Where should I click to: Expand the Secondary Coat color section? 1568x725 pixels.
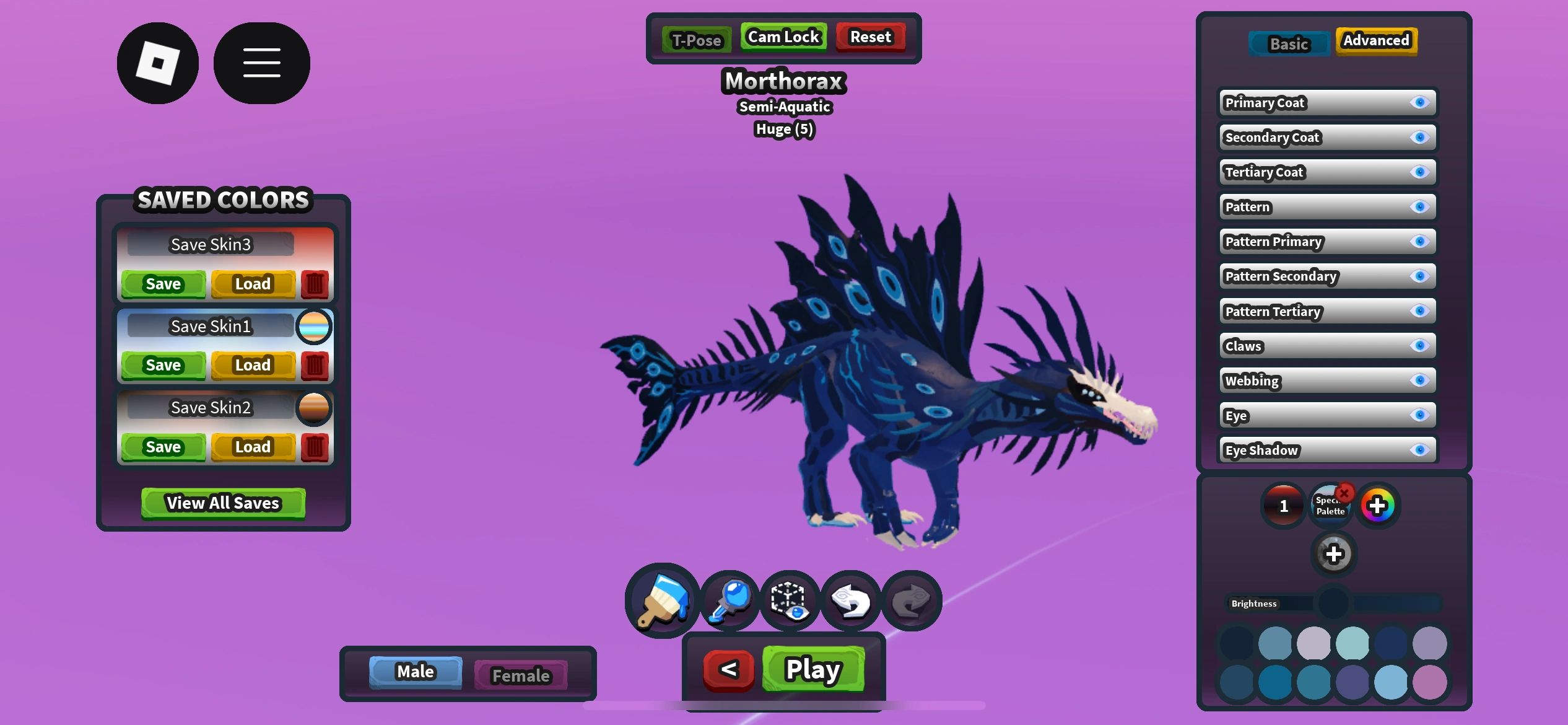1300,138
